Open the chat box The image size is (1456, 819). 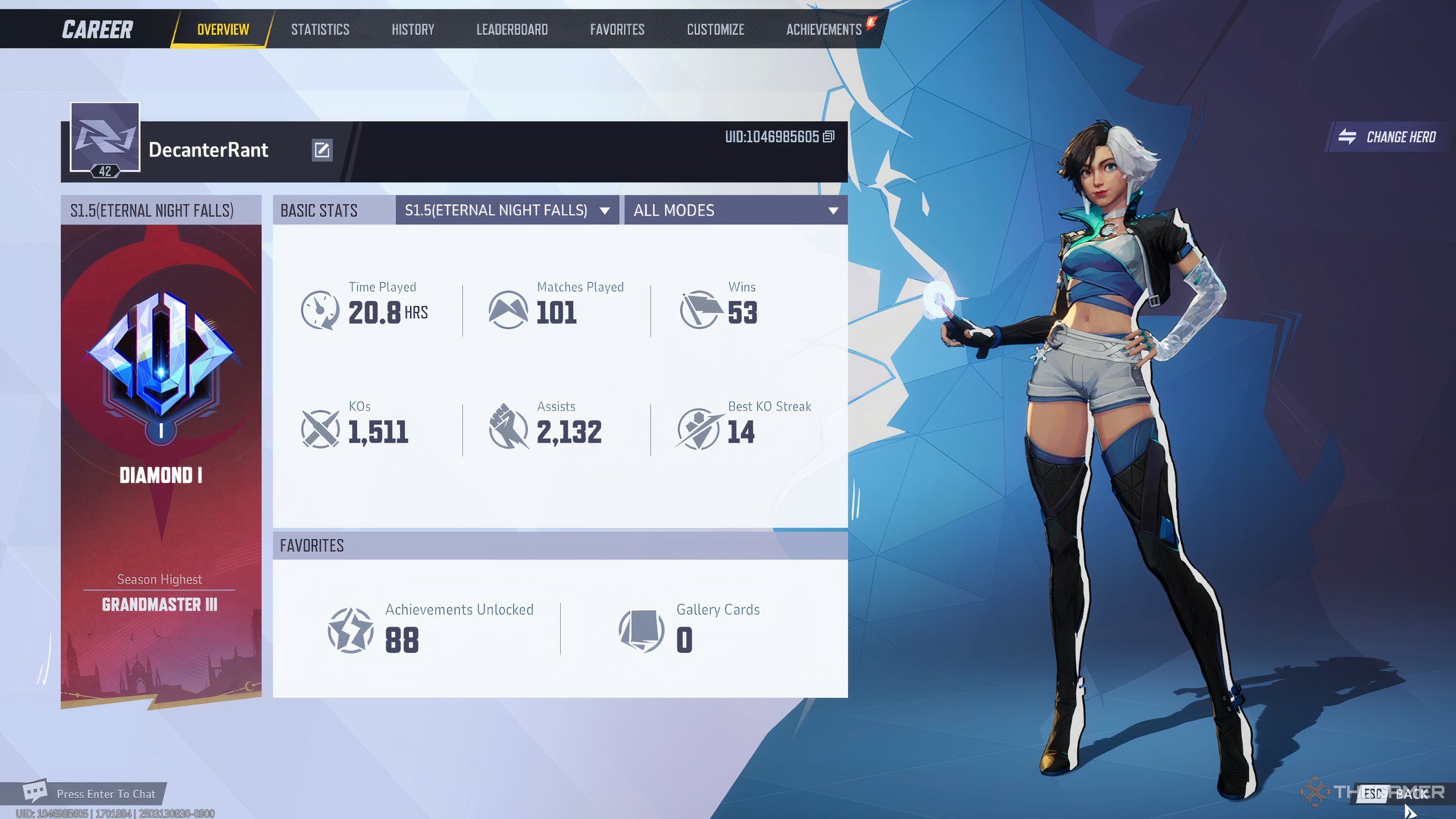pyautogui.click(x=91, y=793)
